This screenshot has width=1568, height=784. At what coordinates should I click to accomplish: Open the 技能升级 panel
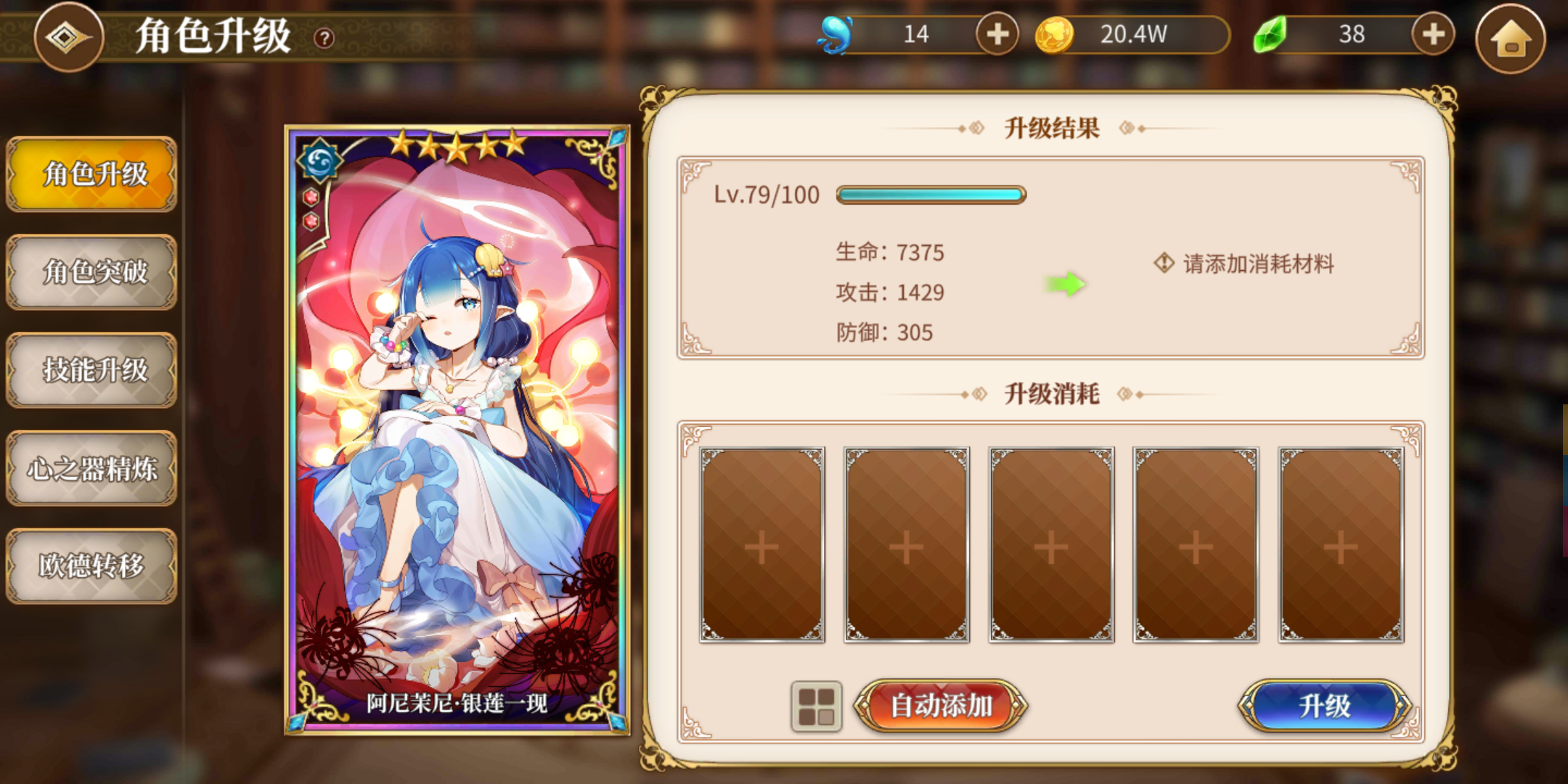(x=91, y=371)
